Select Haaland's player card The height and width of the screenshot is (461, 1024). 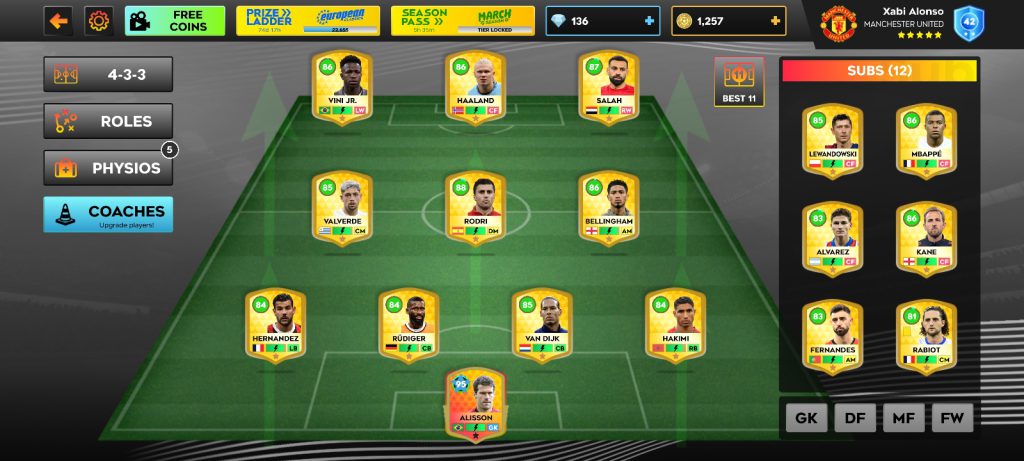click(x=475, y=86)
